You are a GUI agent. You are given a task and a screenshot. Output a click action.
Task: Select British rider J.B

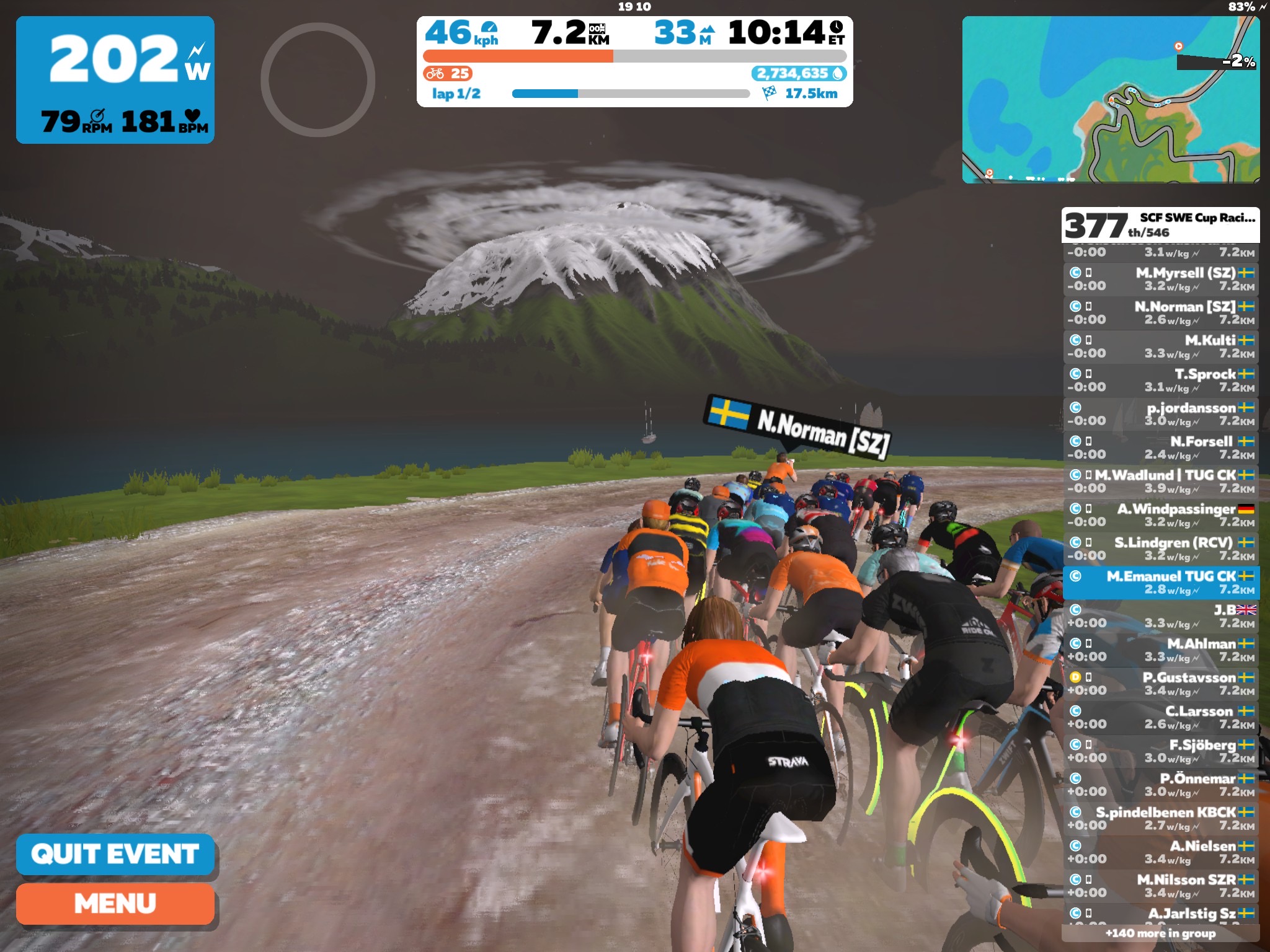[1161, 616]
